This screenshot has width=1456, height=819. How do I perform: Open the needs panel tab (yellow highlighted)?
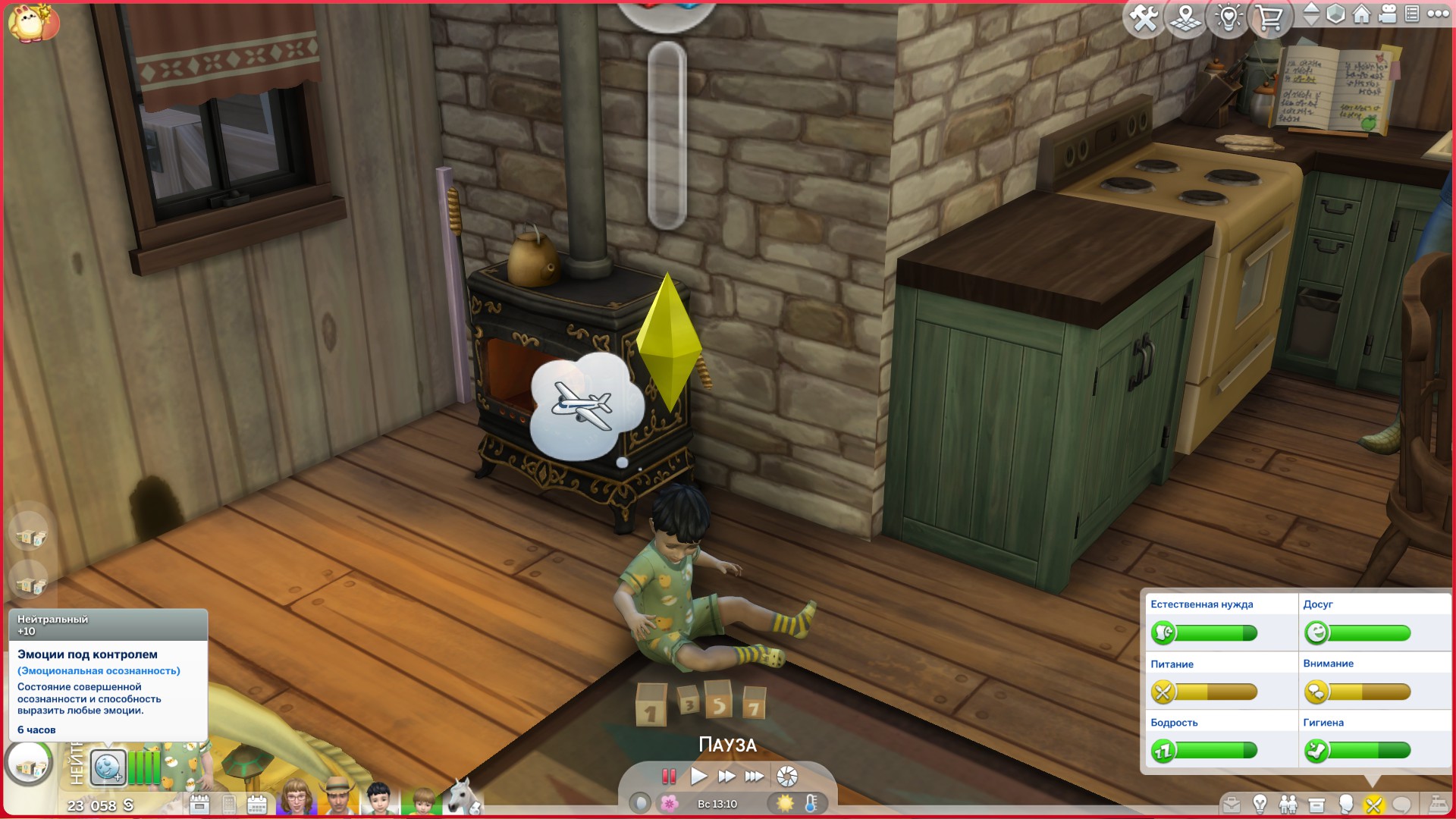point(1373,804)
